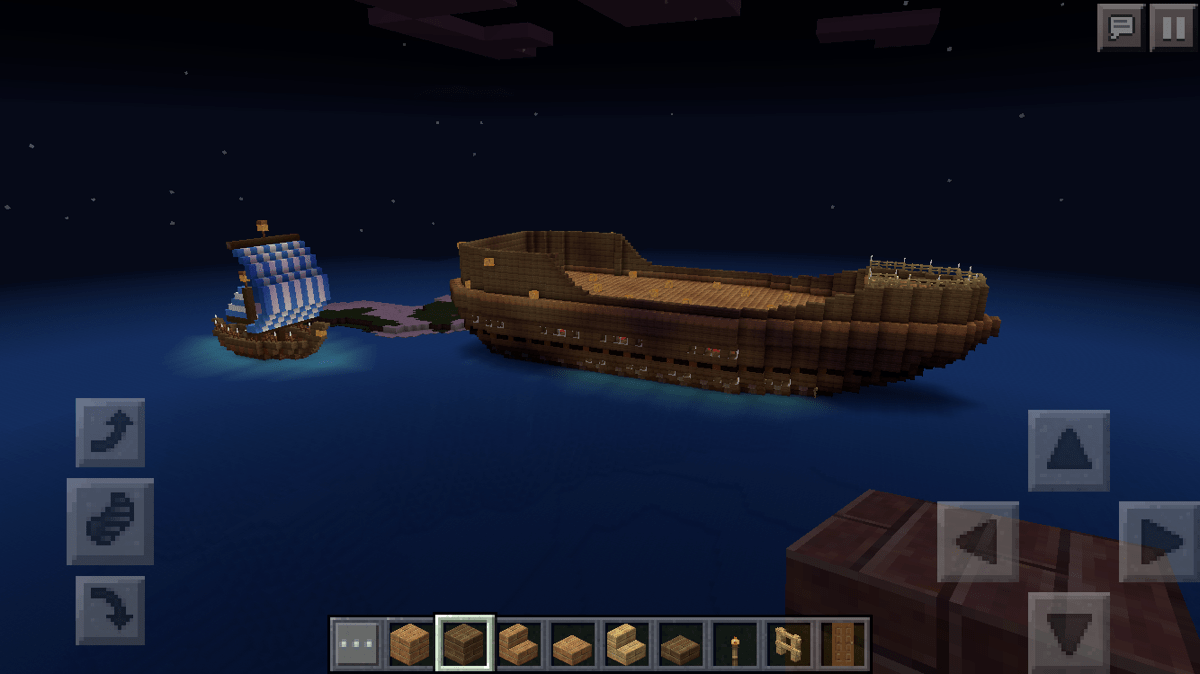The height and width of the screenshot is (674, 1200).
Task: Tap the move left arrow
Action: [977, 541]
